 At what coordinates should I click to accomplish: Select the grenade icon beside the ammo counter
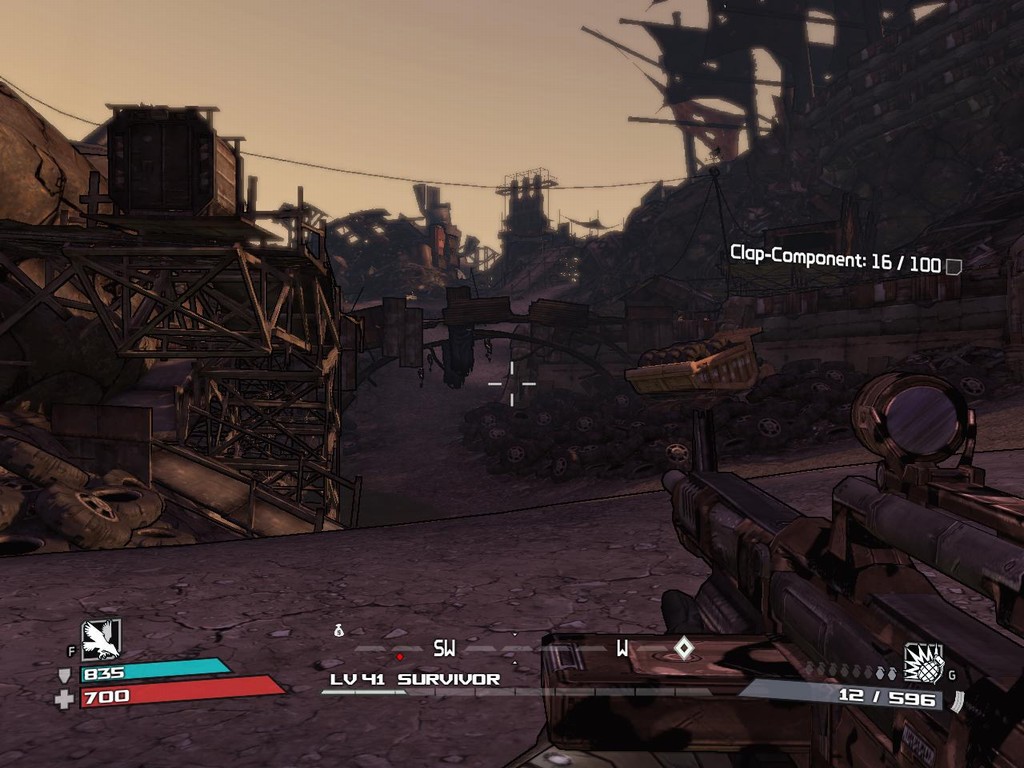point(923,662)
